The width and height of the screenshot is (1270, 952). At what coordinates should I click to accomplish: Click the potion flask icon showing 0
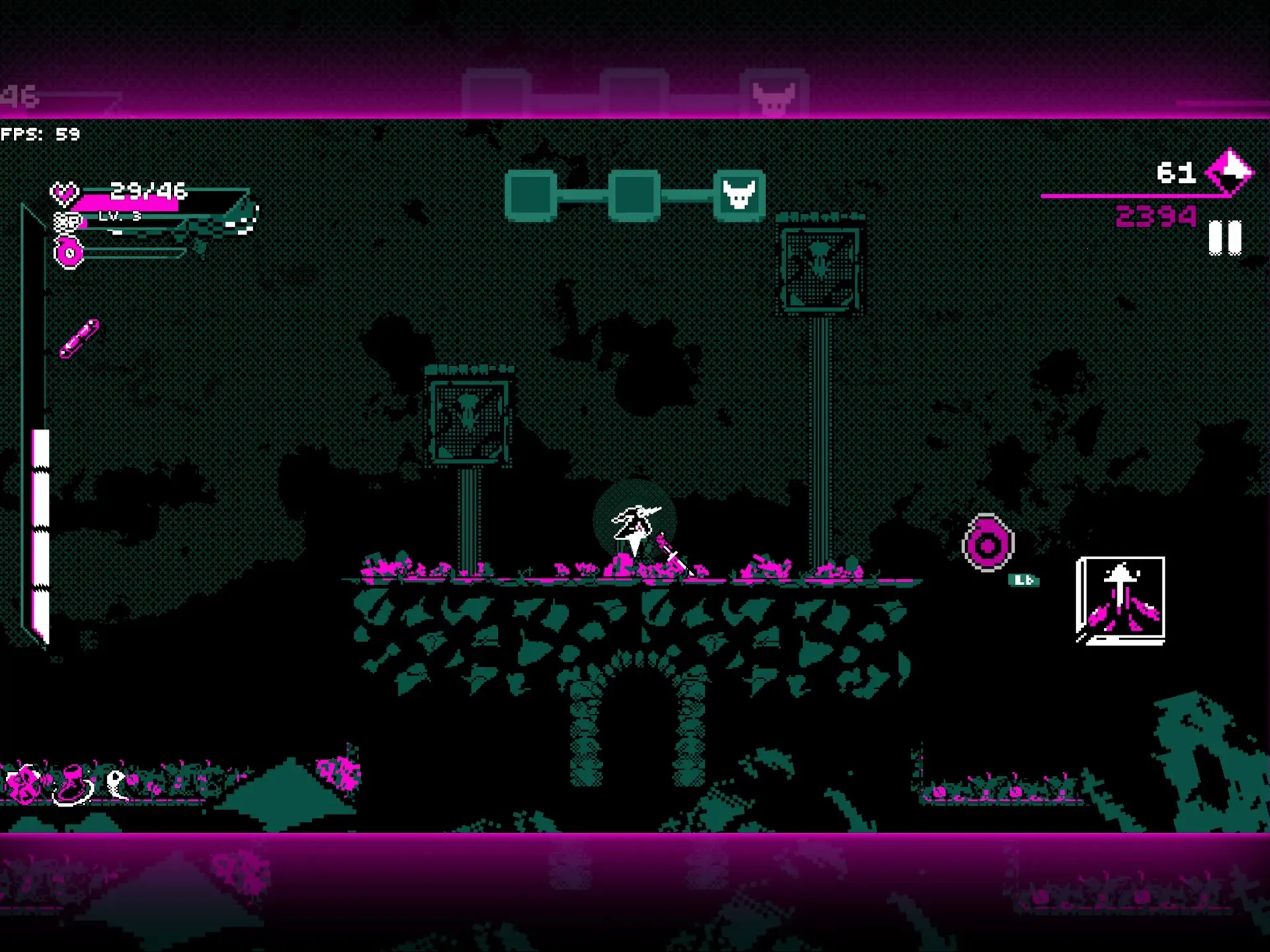click(68, 251)
